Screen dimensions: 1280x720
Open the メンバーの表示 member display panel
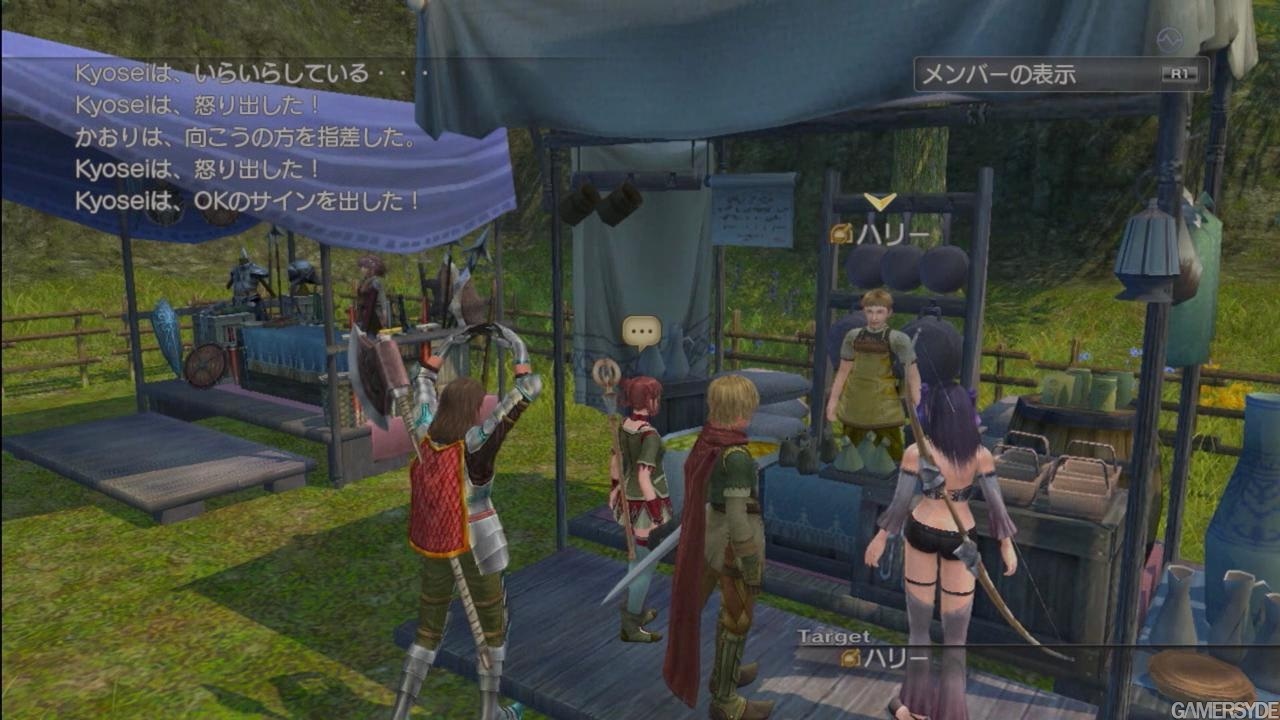[1060, 74]
